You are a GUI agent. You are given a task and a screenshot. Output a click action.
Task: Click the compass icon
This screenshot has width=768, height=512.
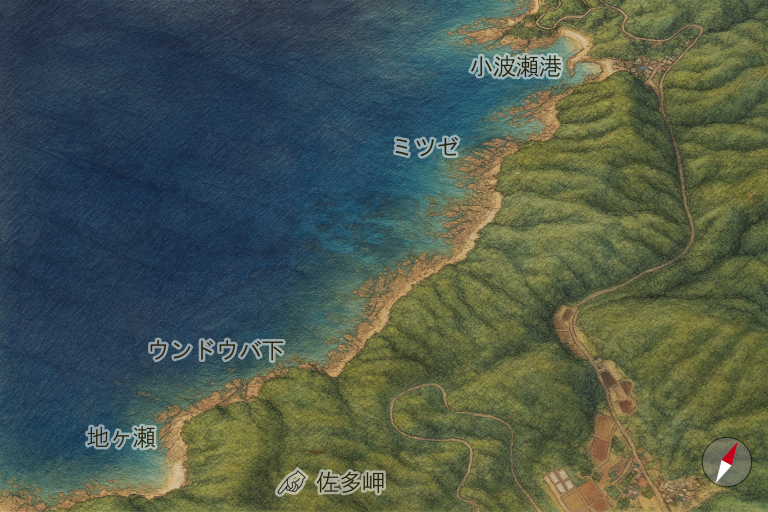click(x=726, y=462)
